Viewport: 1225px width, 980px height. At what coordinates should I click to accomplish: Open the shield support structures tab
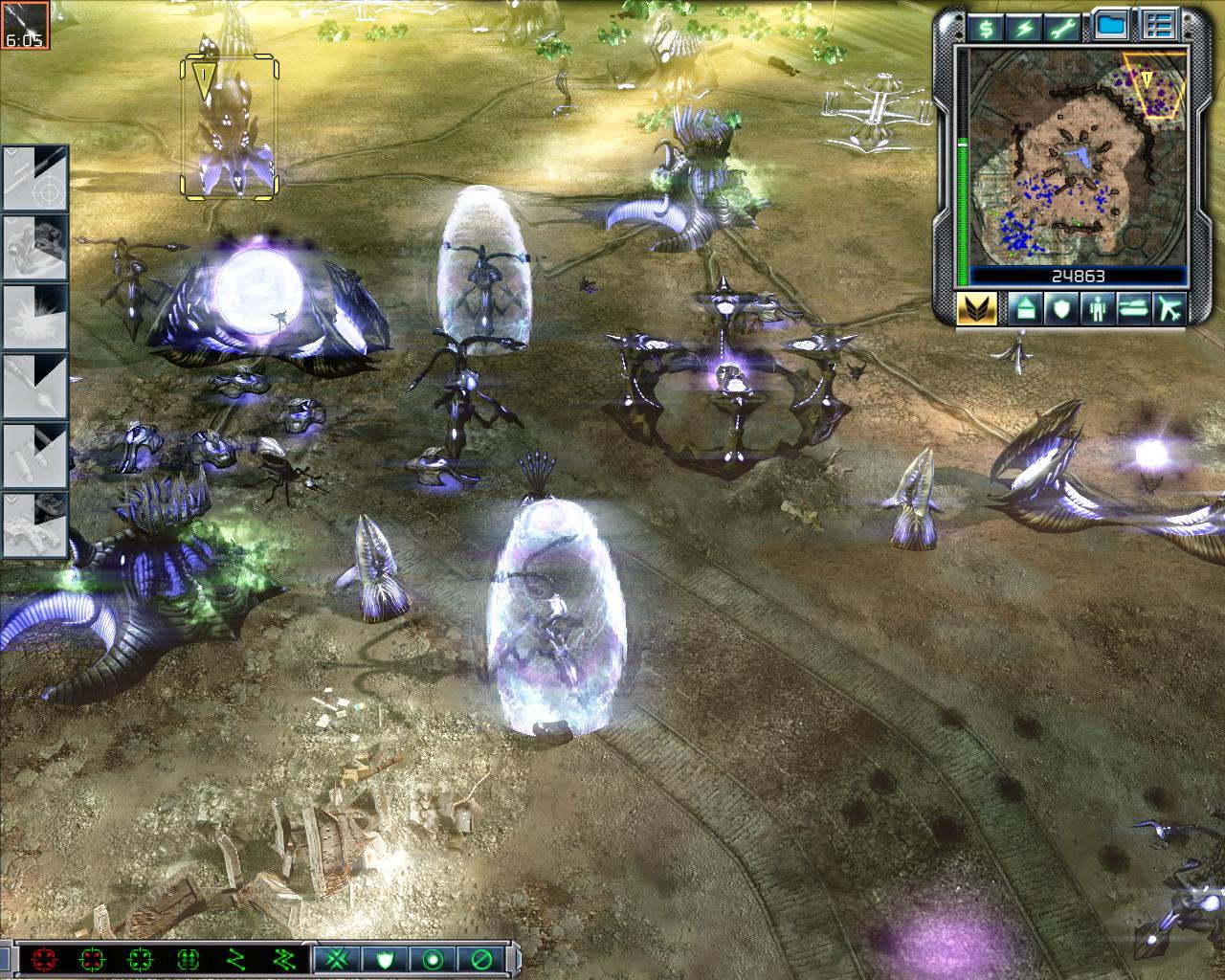click(1058, 309)
